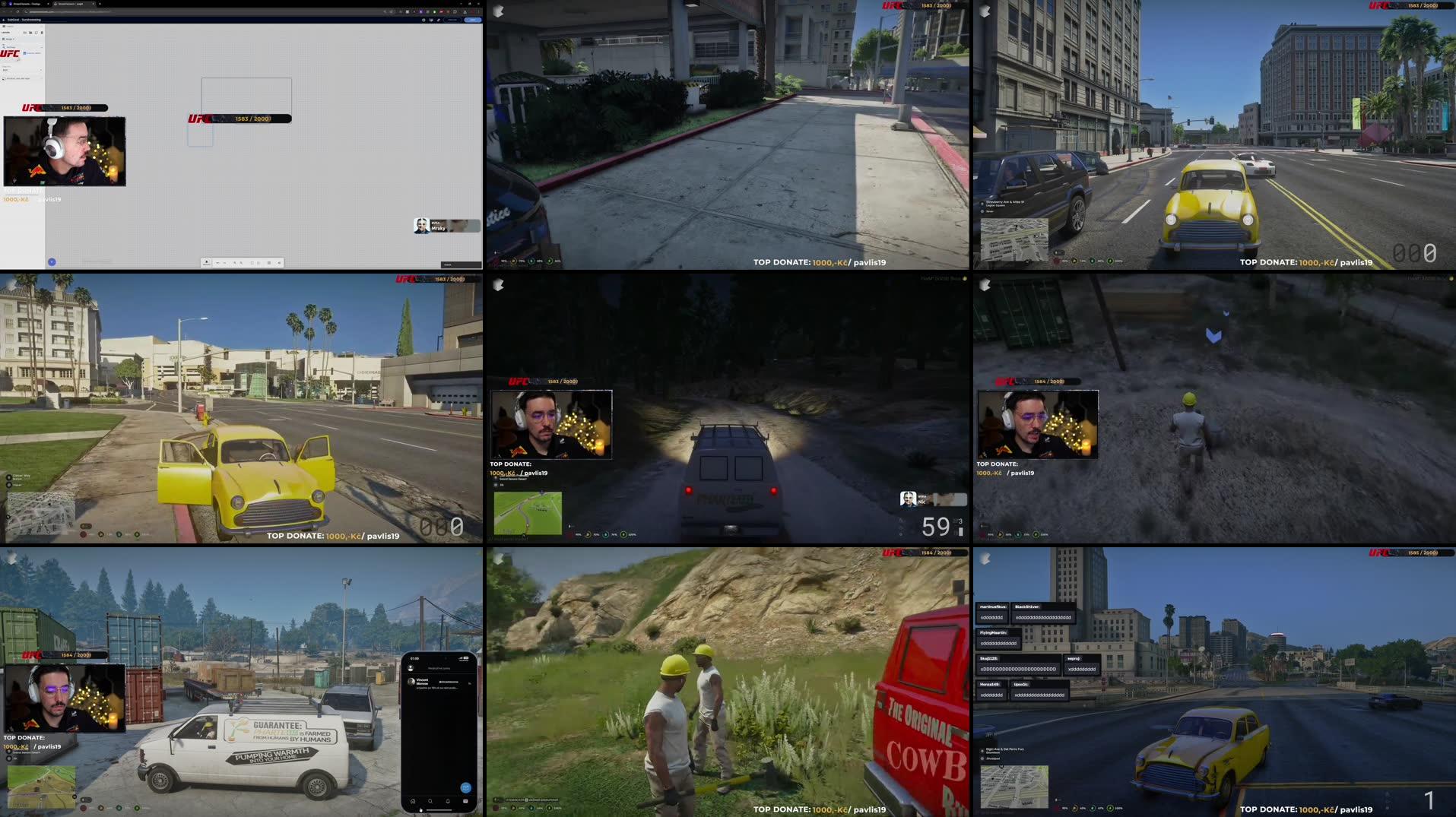Viewport: 1456px width, 817px height.
Task: Tap the blue compose button on the phone
Action: (466, 788)
